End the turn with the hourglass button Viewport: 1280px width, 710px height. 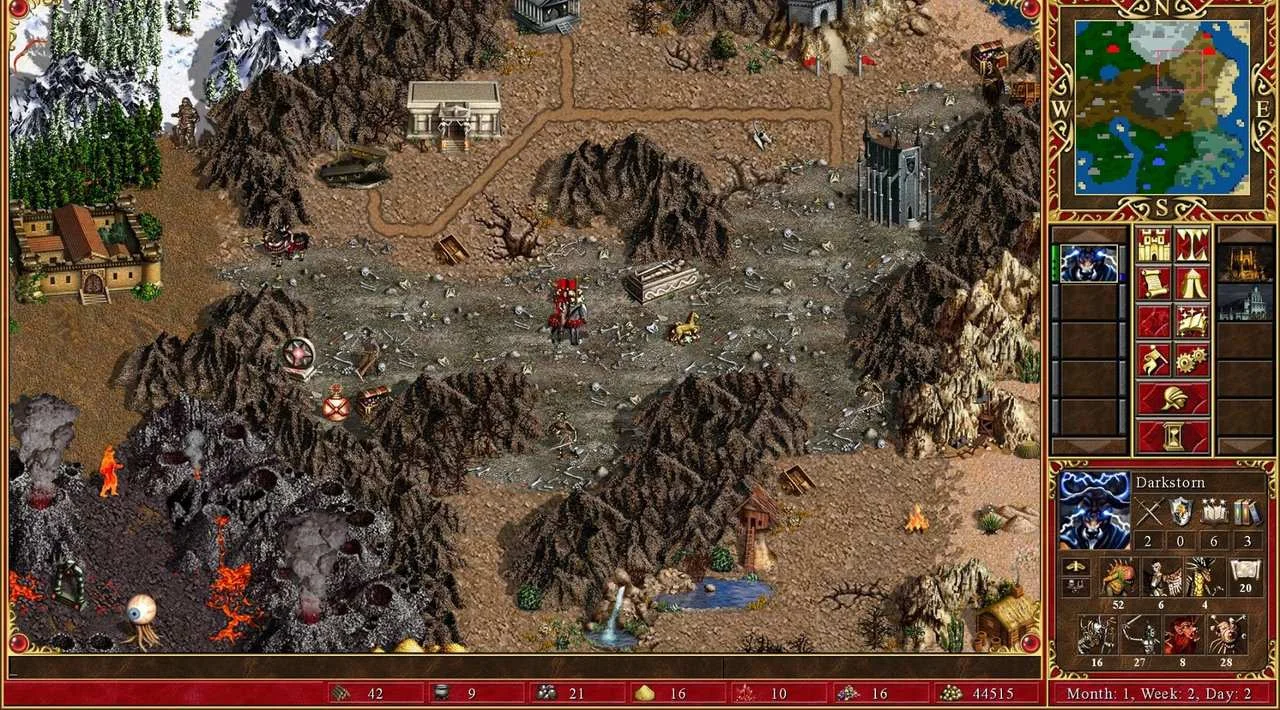pos(1172,436)
